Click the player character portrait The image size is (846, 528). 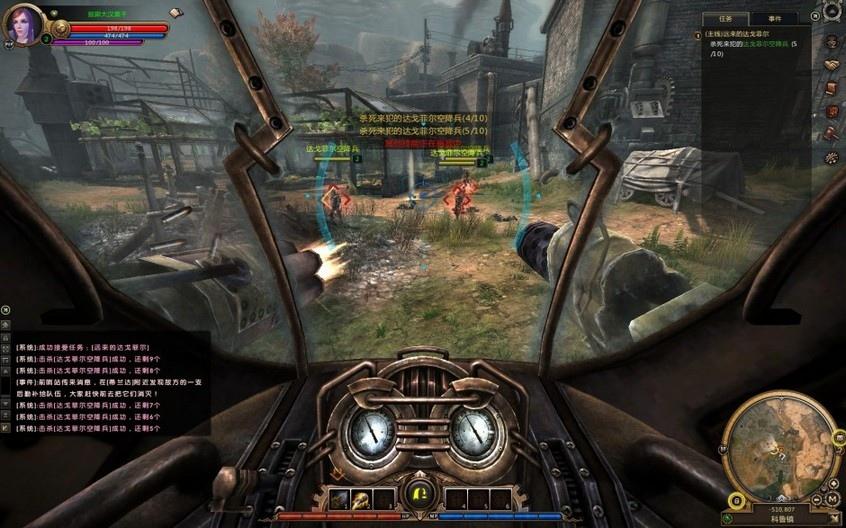pos(24,24)
